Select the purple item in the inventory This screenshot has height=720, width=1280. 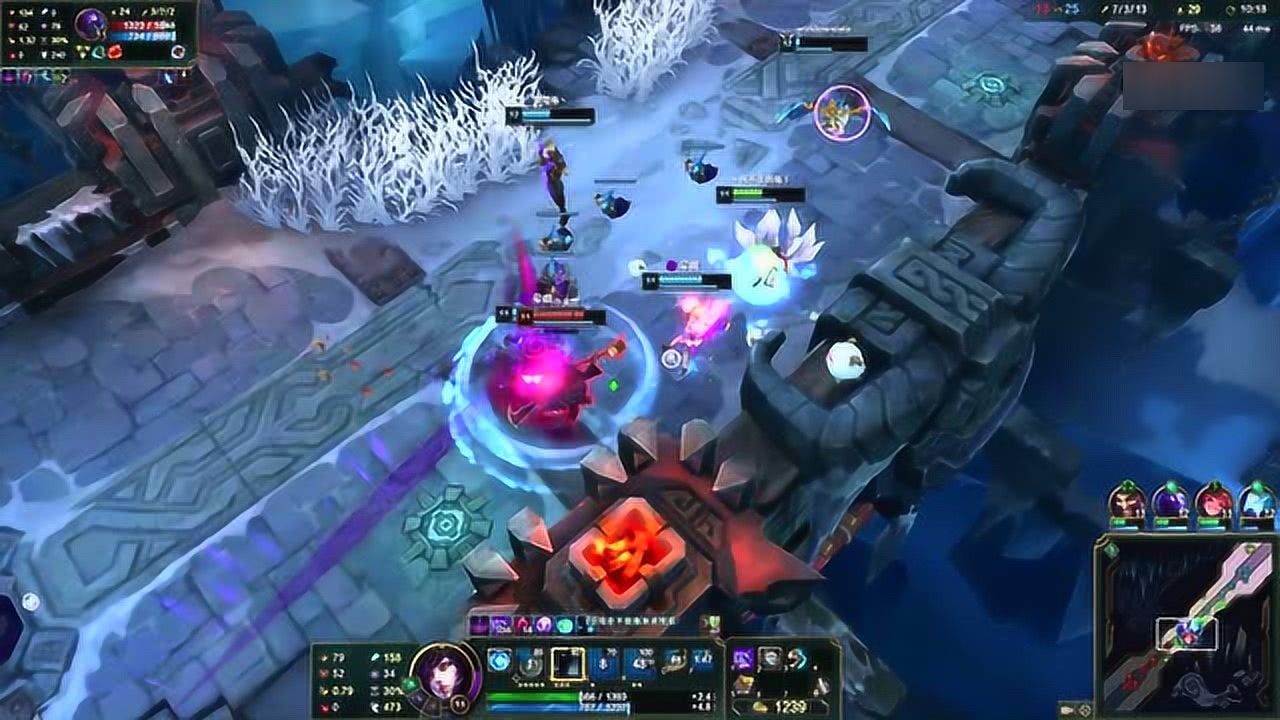[743, 658]
